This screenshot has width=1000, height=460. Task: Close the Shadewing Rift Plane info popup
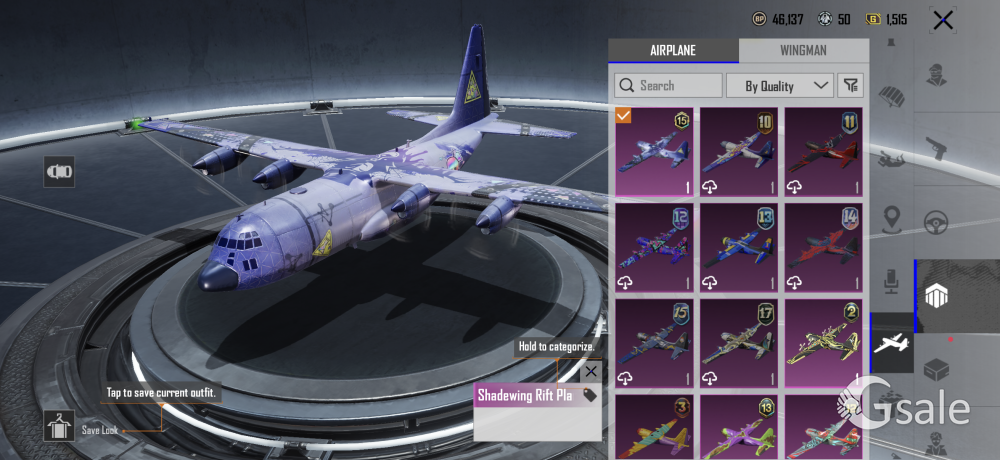tap(591, 372)
